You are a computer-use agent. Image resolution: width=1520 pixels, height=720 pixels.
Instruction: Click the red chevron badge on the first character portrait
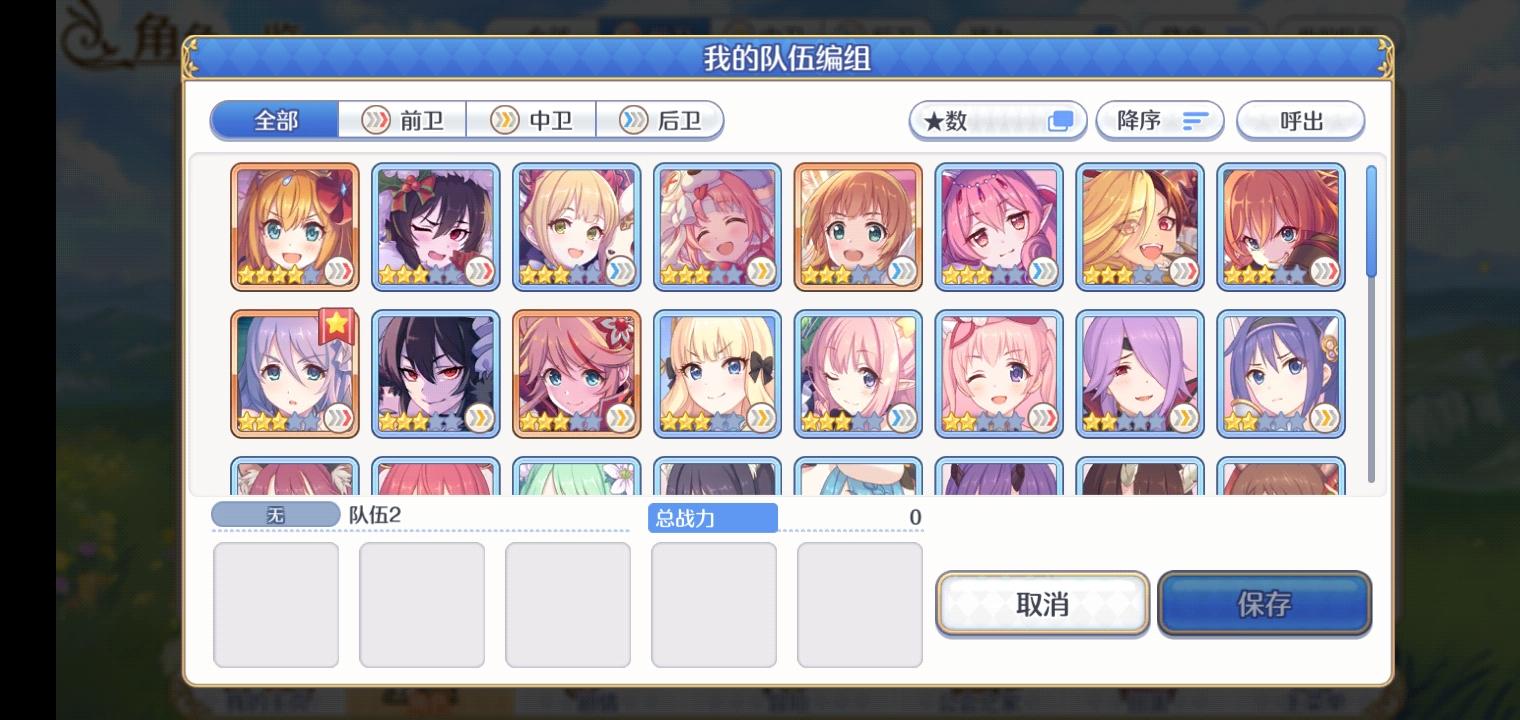pos(337,272)
